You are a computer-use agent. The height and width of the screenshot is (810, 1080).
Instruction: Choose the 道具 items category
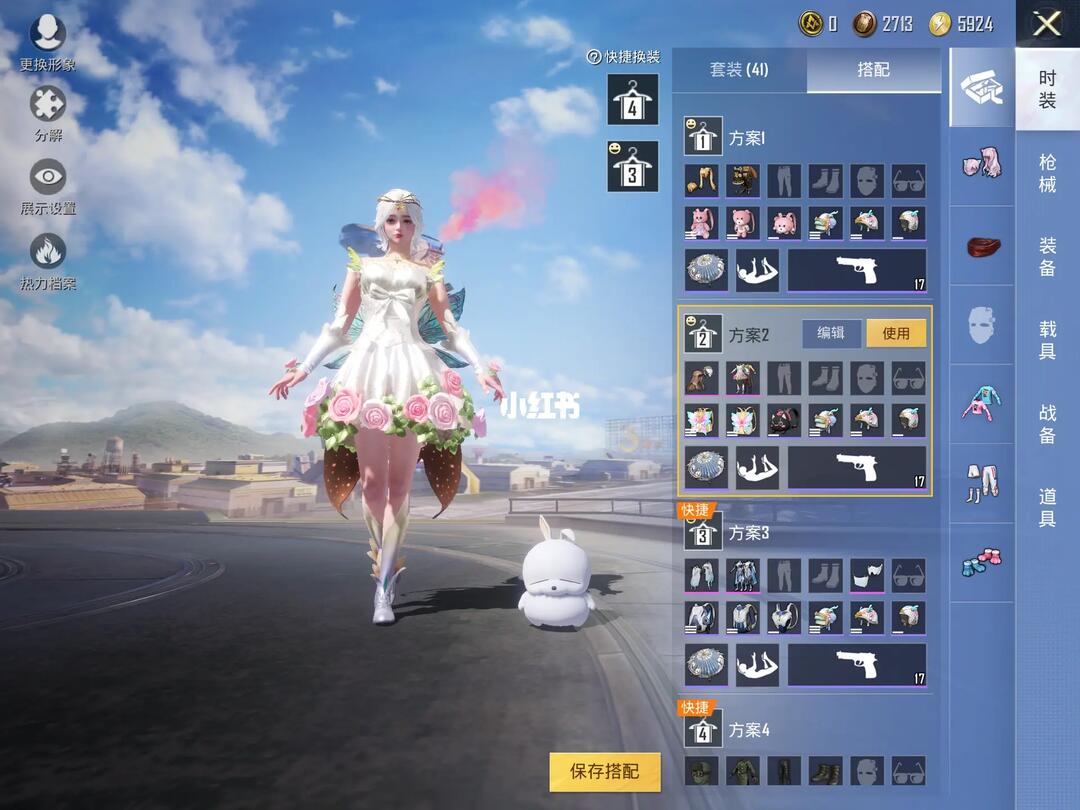[x=1047, y=506]
